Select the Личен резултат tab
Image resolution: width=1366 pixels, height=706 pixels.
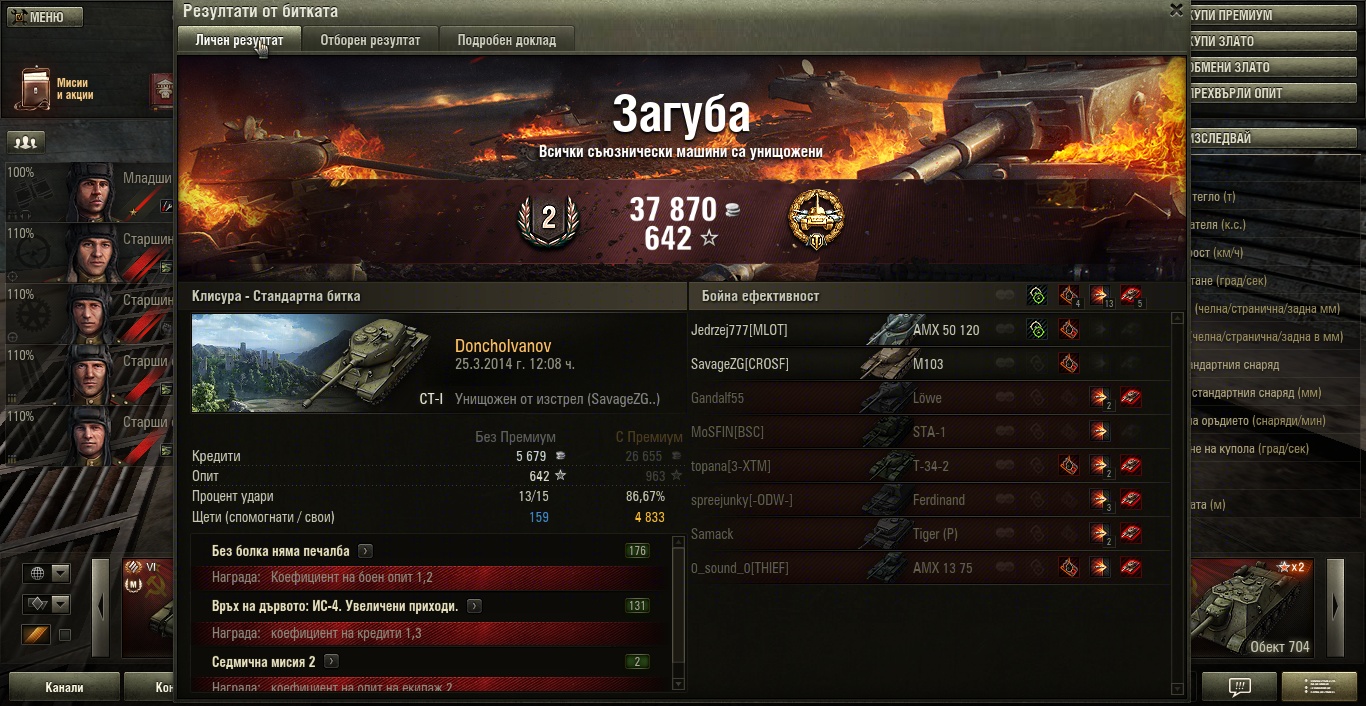click(x=238, y=40)
